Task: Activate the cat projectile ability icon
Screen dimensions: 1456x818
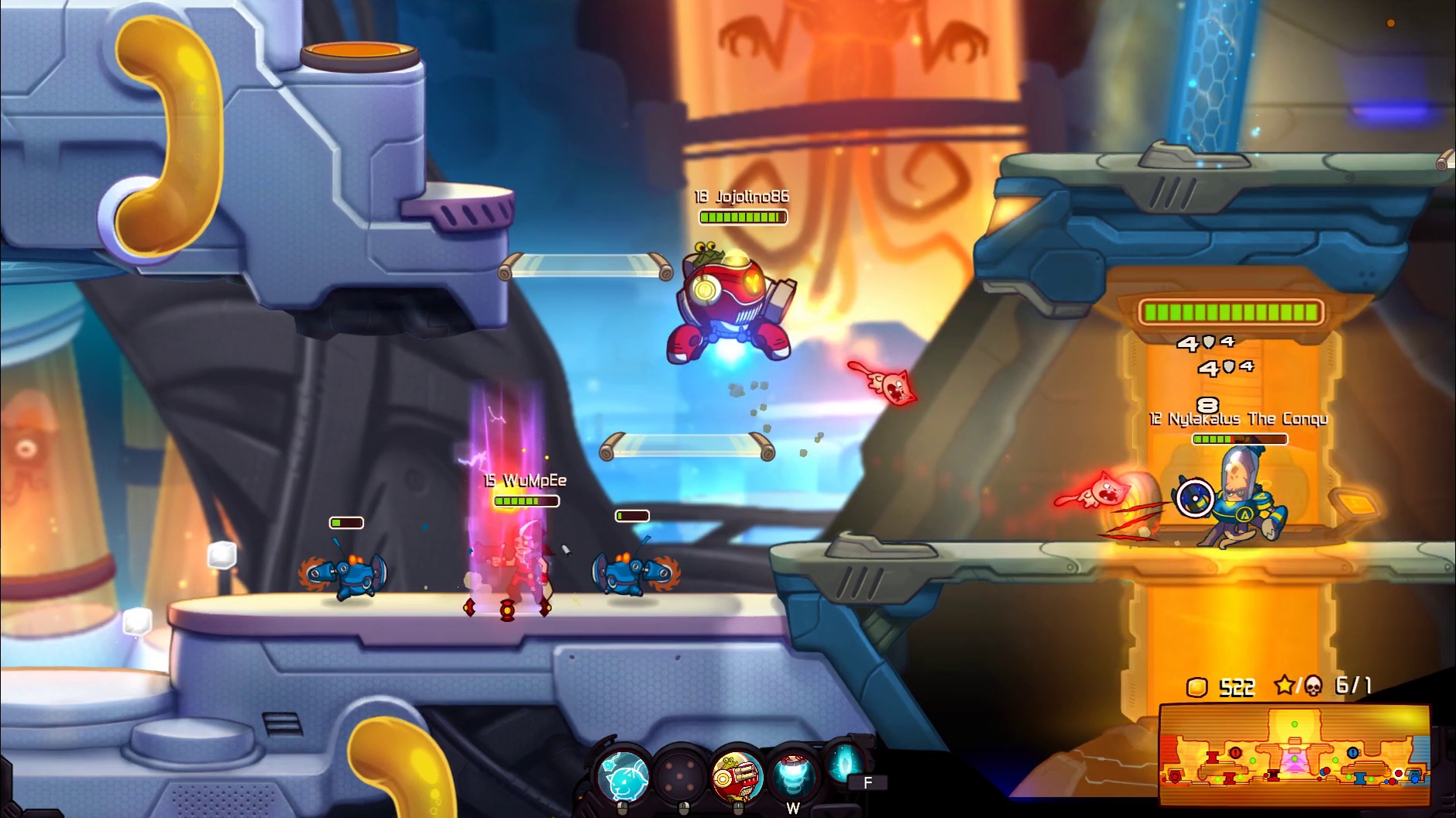Action: pyautogui.click(x=624, y=775)
